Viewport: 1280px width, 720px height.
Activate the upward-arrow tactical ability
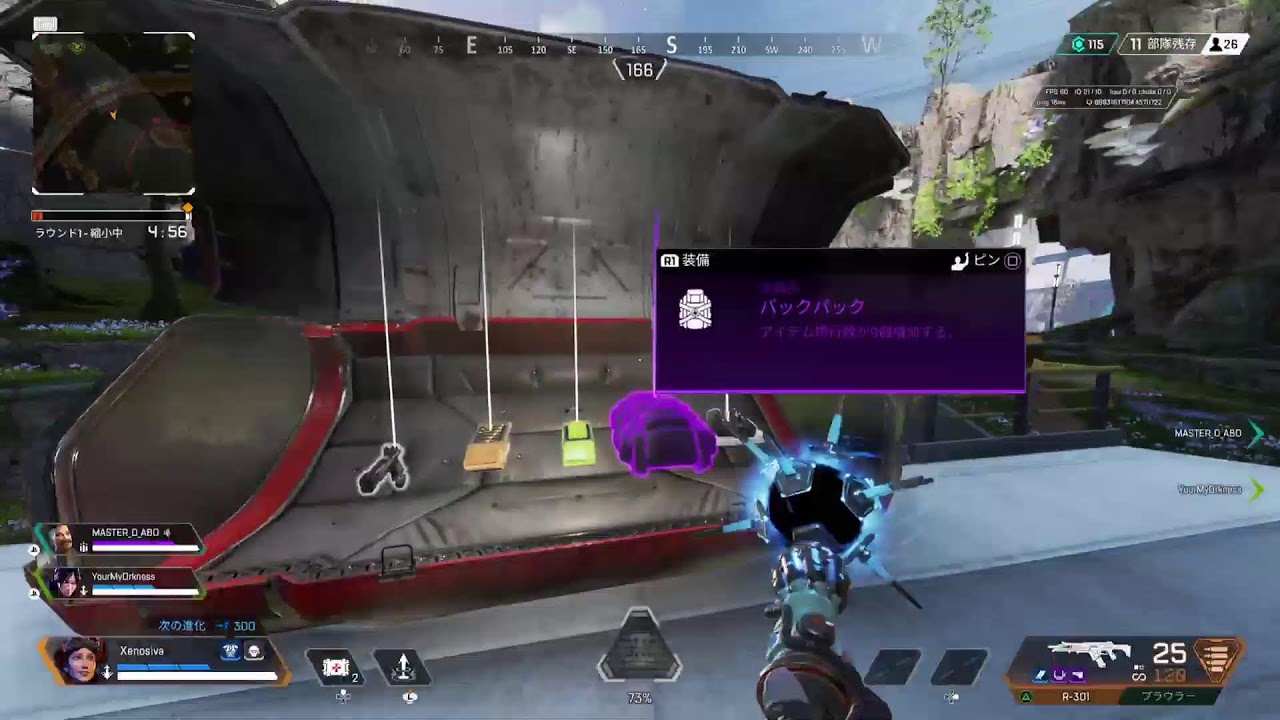click(x=402, y=667)
